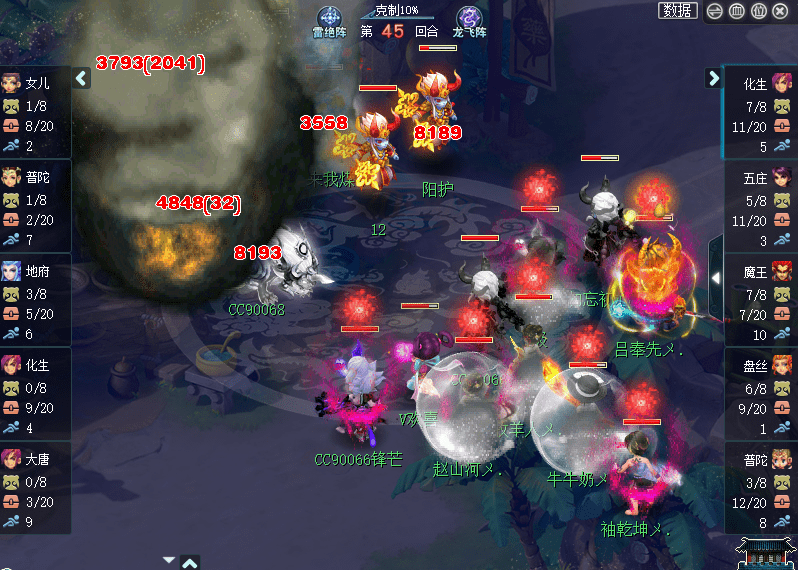Click the swap arrows round button

coord(714,11)
